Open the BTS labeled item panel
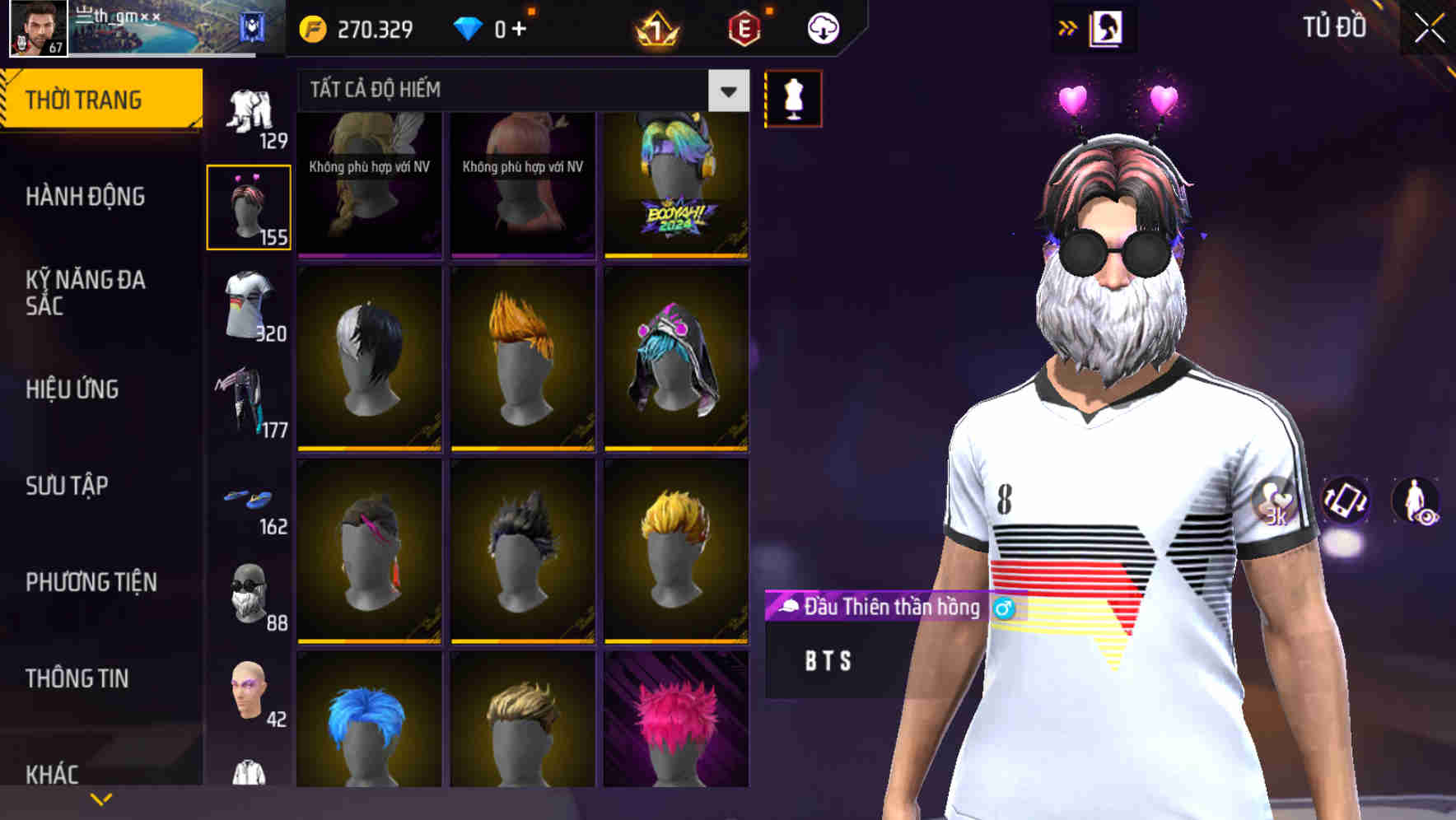 [826, 660]
